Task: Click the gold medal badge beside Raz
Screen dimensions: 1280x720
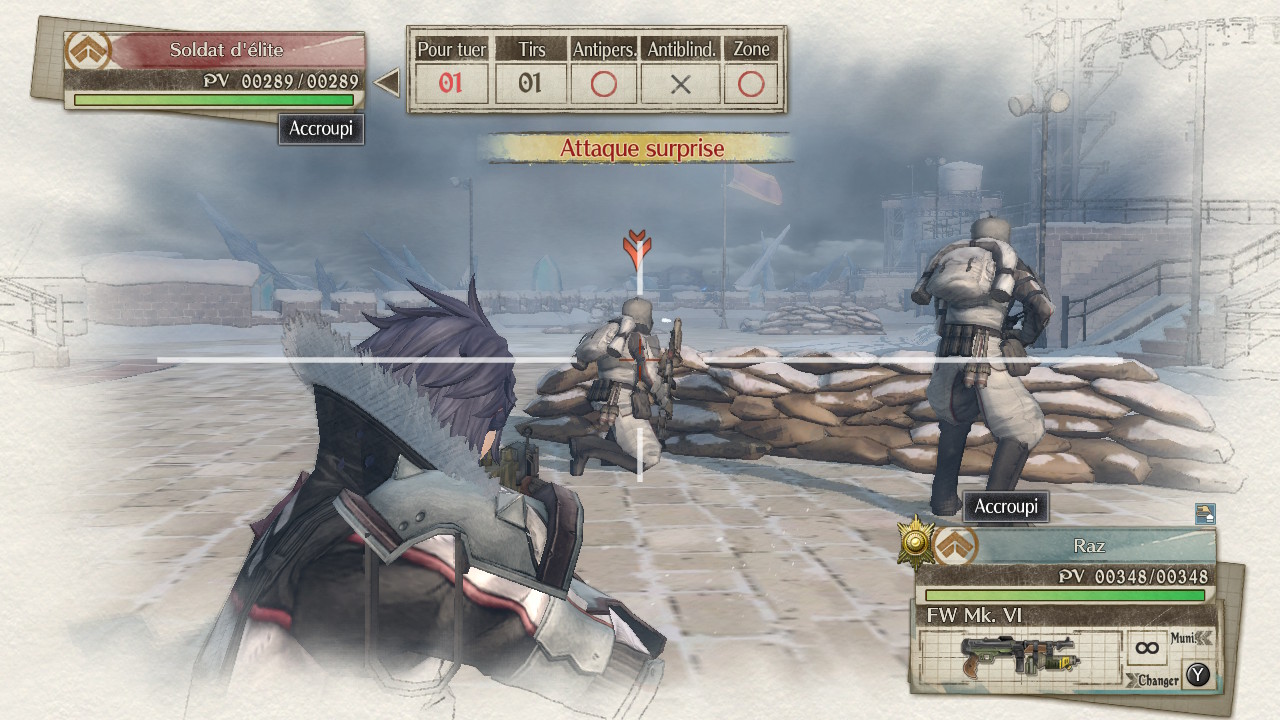Action: (915, 541)
